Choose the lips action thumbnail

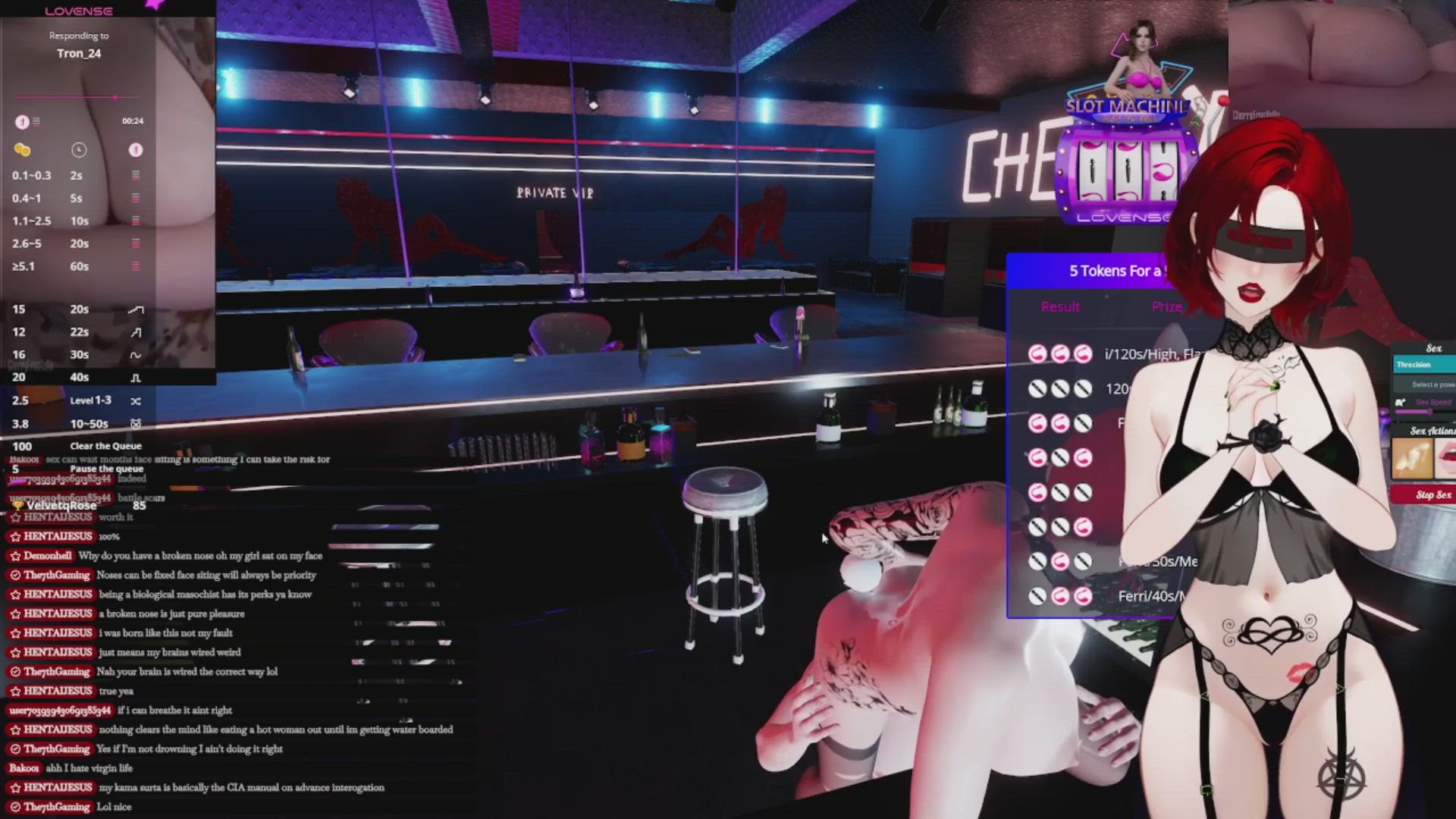[x=1446, y=459]
